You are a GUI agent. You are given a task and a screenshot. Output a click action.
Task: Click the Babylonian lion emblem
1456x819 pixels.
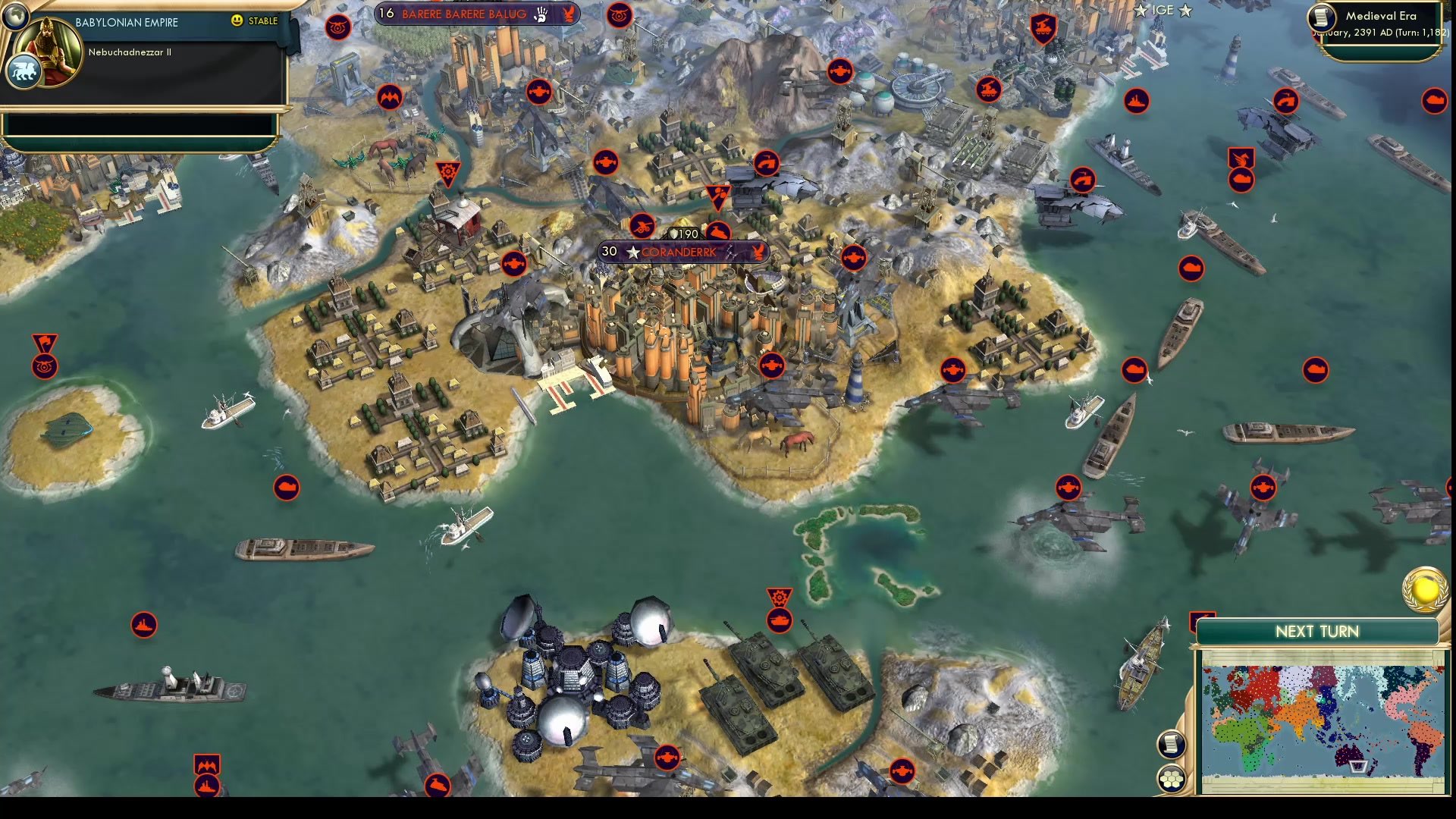(x=25, y=71)
